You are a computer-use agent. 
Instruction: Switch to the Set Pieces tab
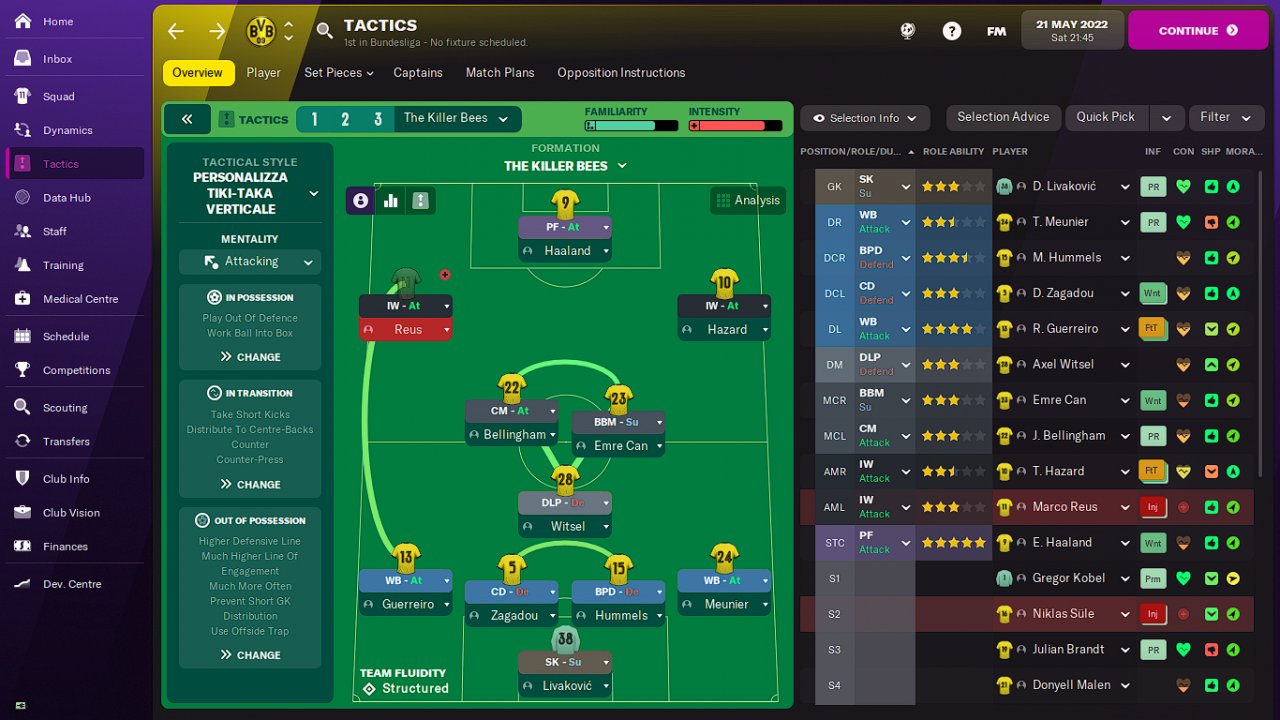click(x=338, y=73)
